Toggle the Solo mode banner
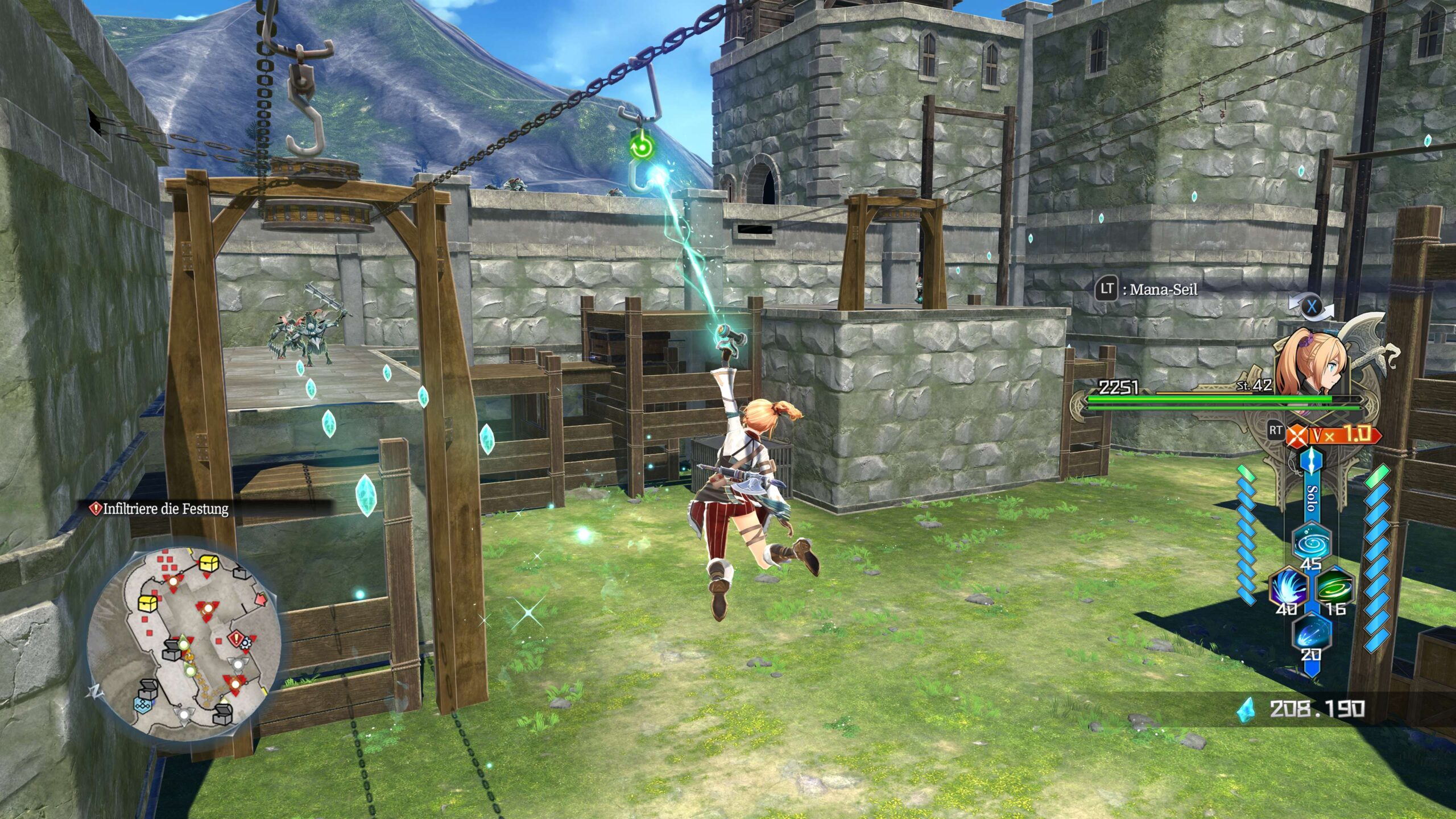Viewport: 1456px width, 819px height. click(1312, 498)
